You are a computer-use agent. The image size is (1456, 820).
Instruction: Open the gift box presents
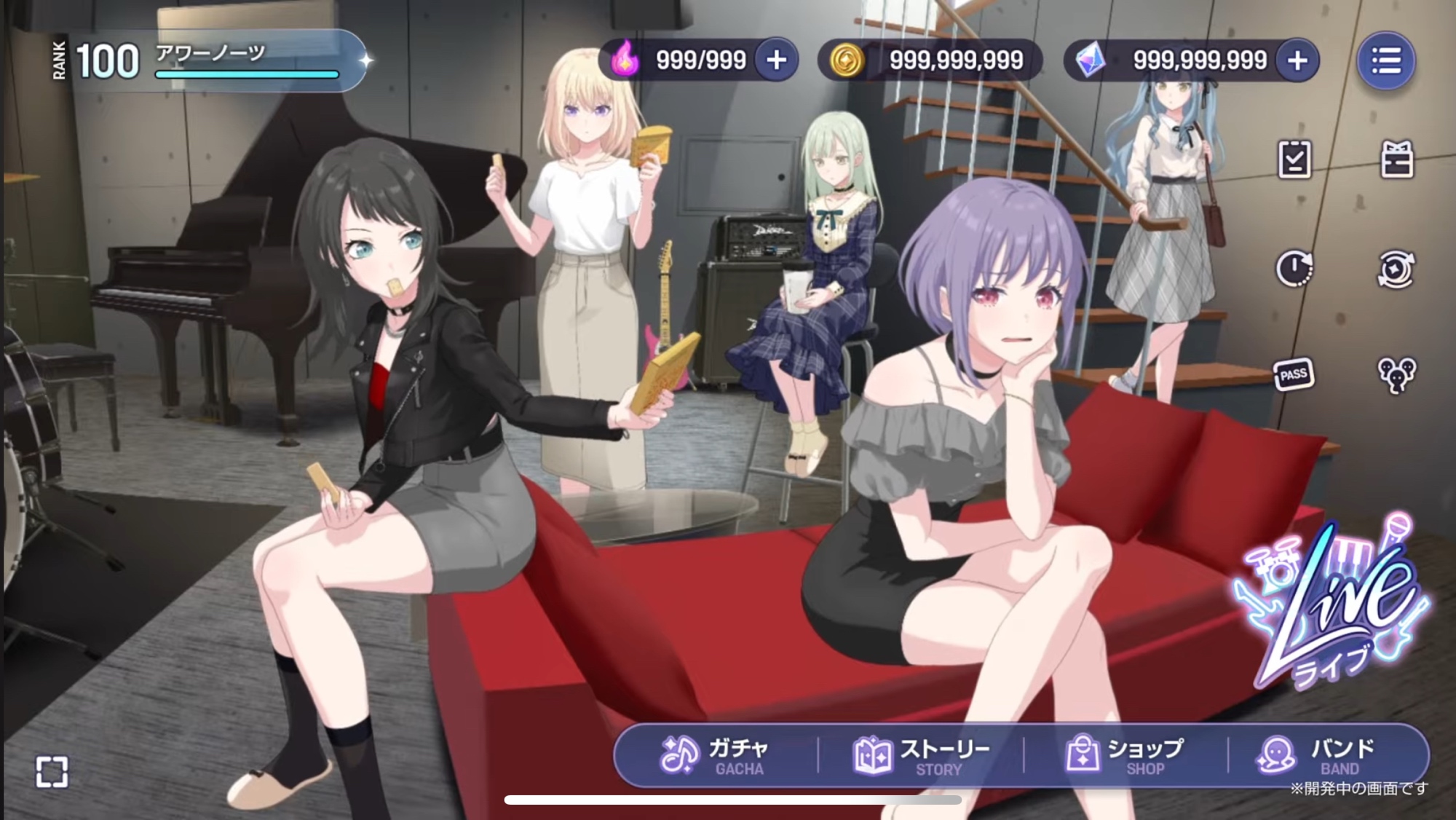coord(1396,159)
